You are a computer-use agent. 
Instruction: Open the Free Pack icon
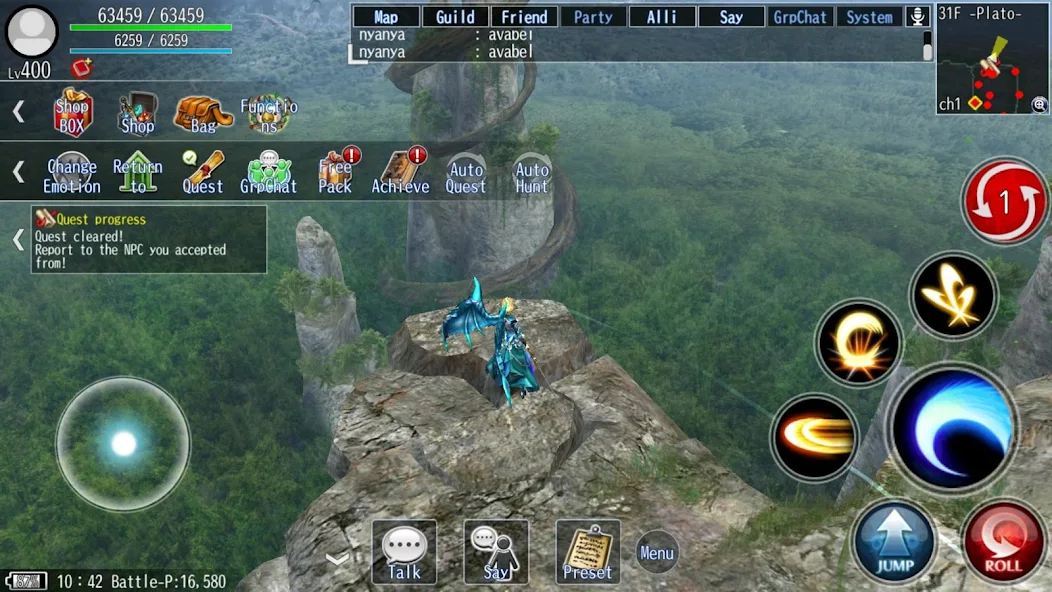(x=335, y=172)
